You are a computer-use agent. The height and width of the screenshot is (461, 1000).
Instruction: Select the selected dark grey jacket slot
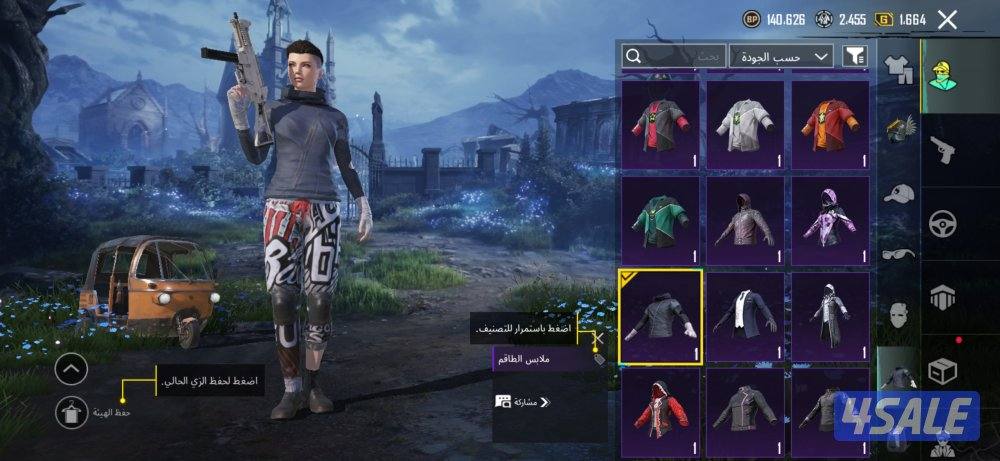(x=661, y=316)
